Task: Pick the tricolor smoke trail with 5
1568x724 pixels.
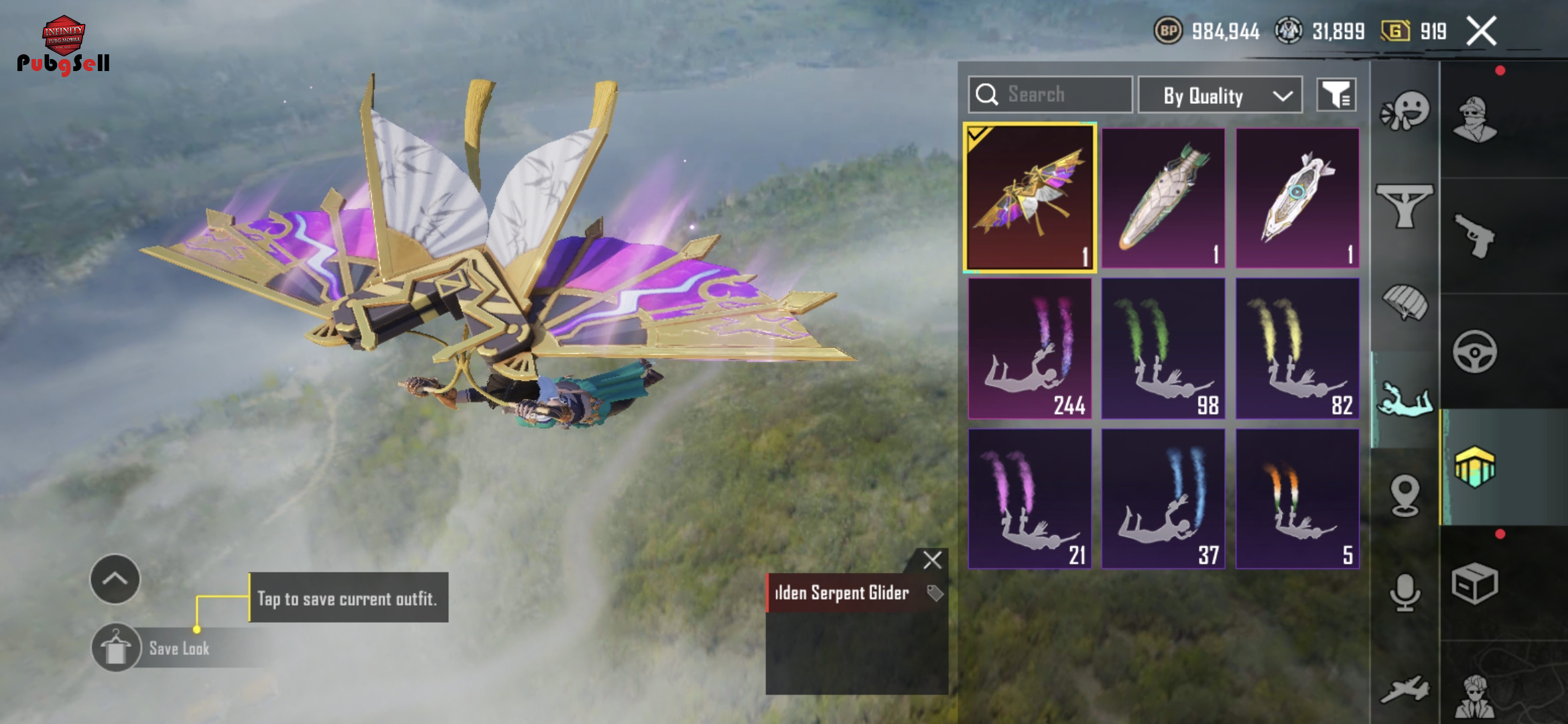Action: tap(1297, 499)
